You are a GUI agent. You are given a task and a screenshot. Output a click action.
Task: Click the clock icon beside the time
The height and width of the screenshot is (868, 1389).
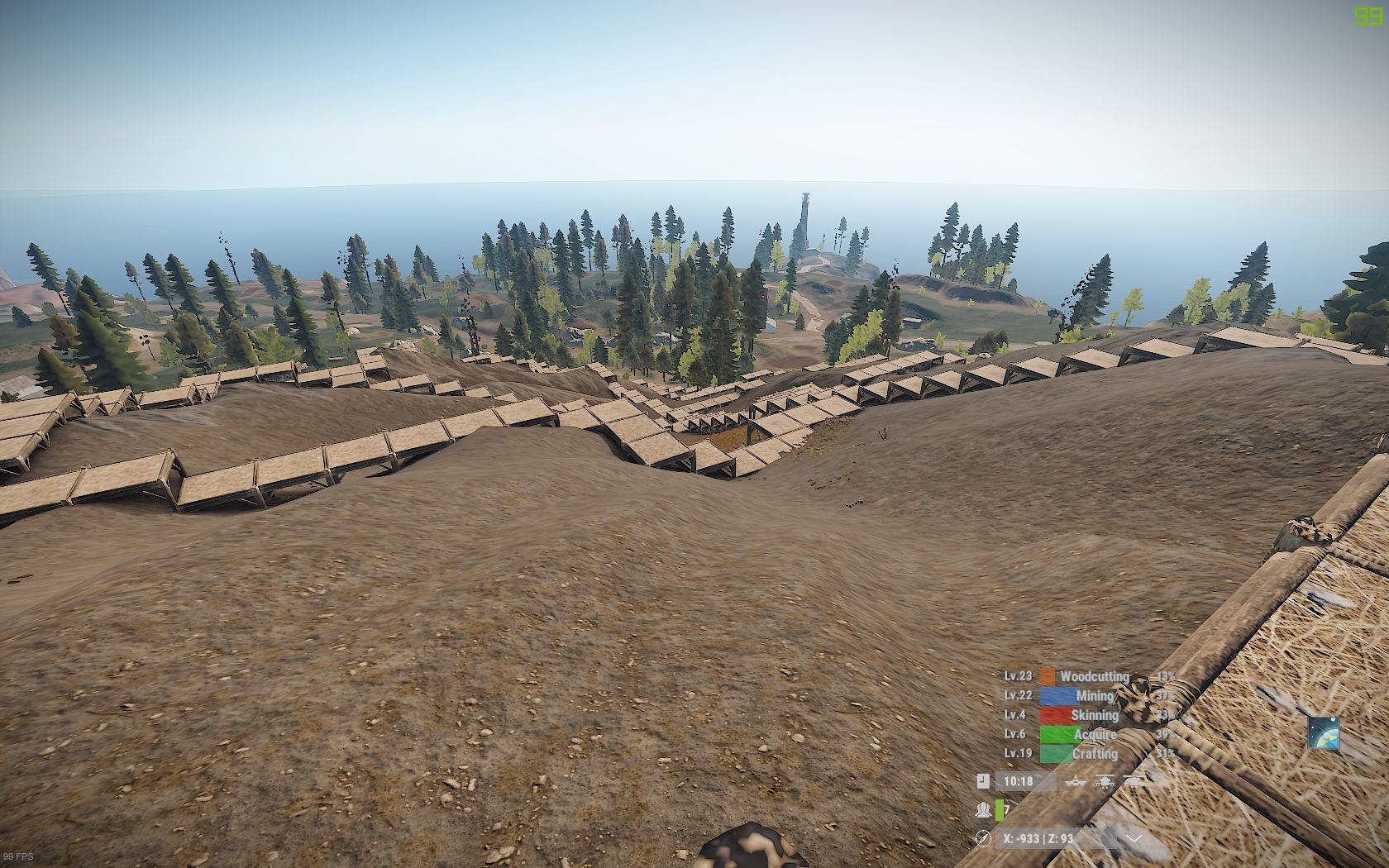pos(983,780)
